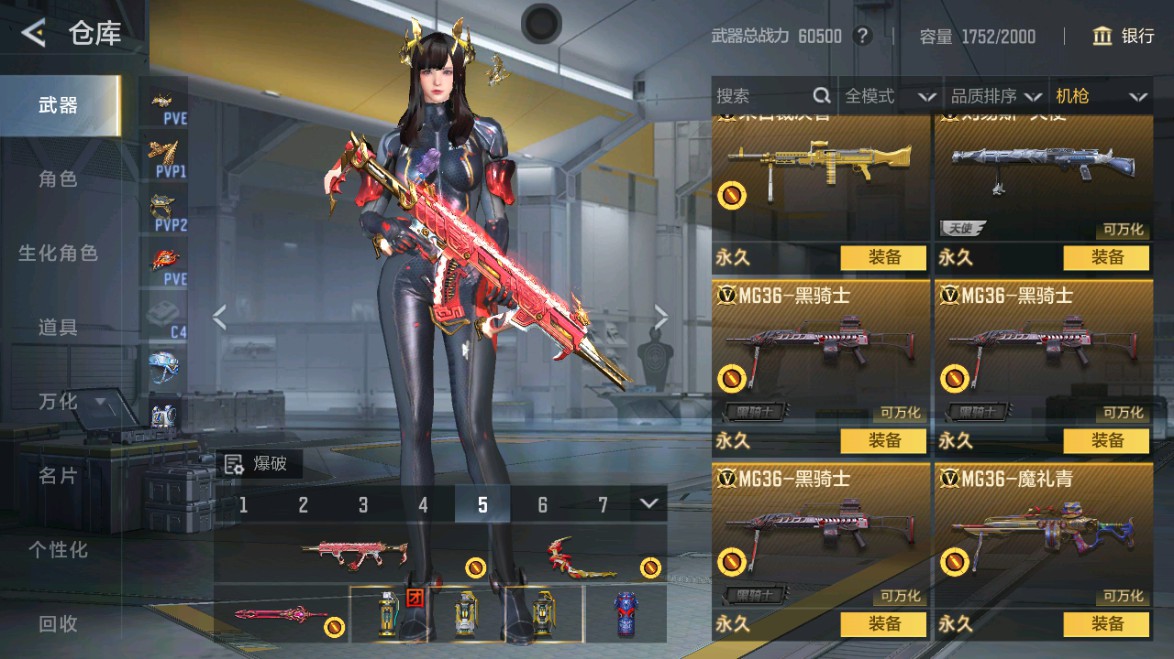
Task: Show weapon power help question mark
Action: click(x=863, y=37)
